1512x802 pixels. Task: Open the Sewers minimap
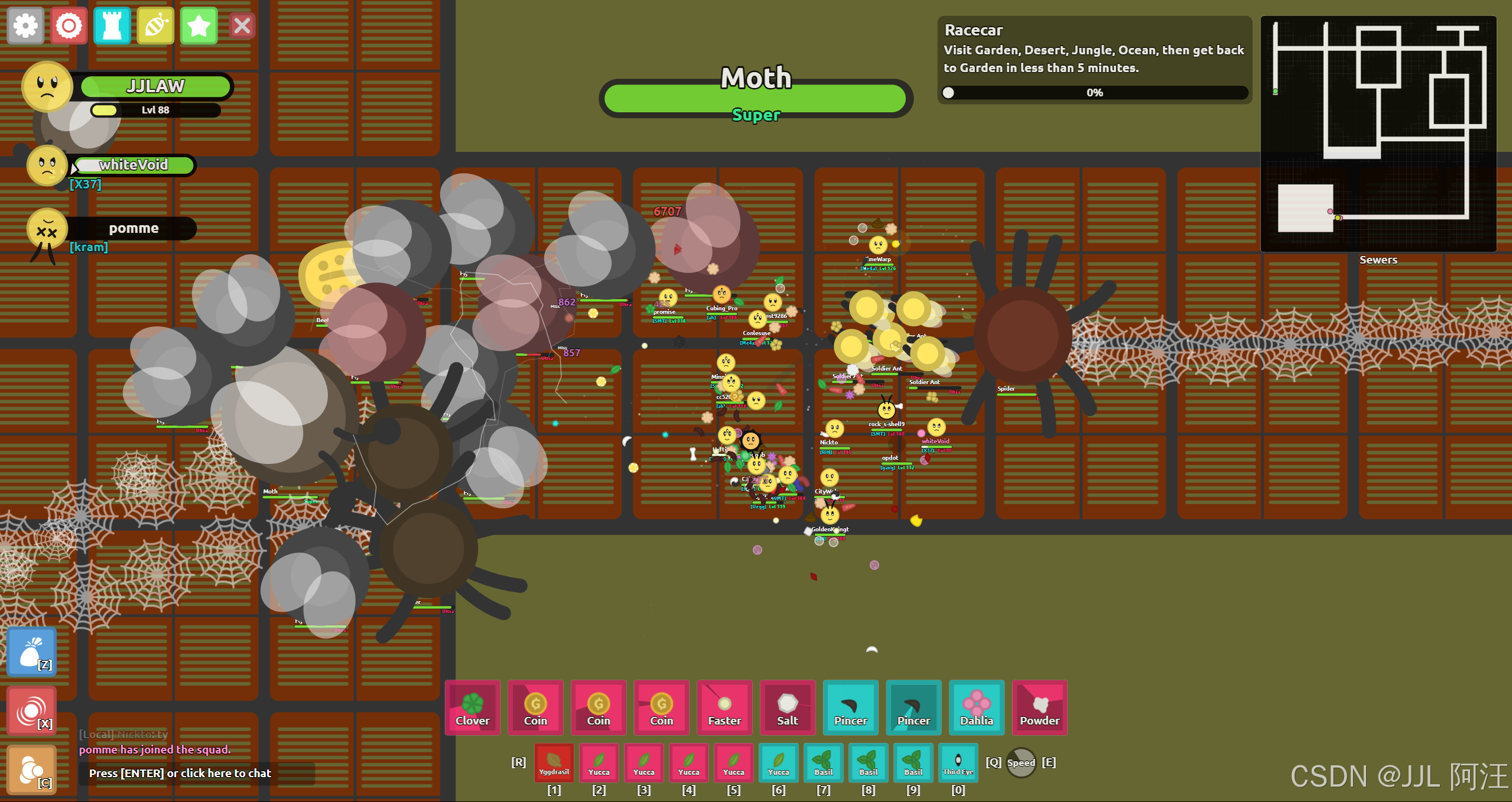[x=1378, y=134]
